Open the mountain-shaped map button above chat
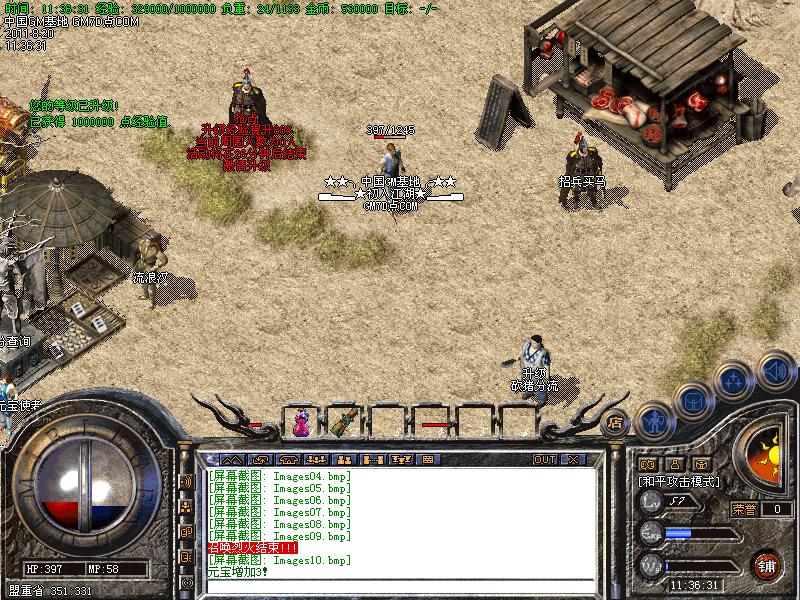Image resolution: width=800 pixels, height=600 pixels. [232, 459]
